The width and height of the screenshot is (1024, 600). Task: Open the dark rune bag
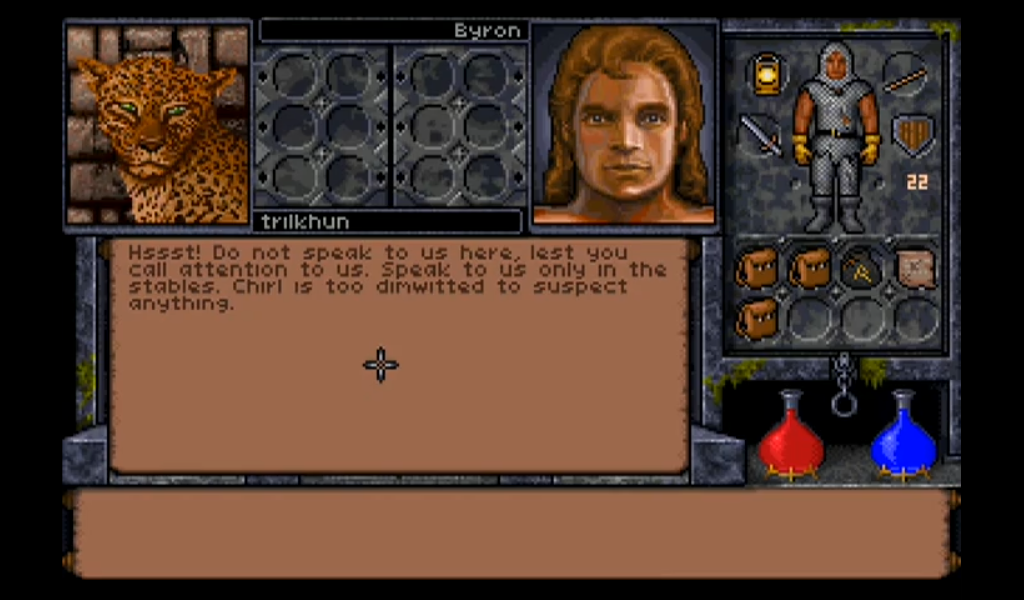[x=861, y=268]
